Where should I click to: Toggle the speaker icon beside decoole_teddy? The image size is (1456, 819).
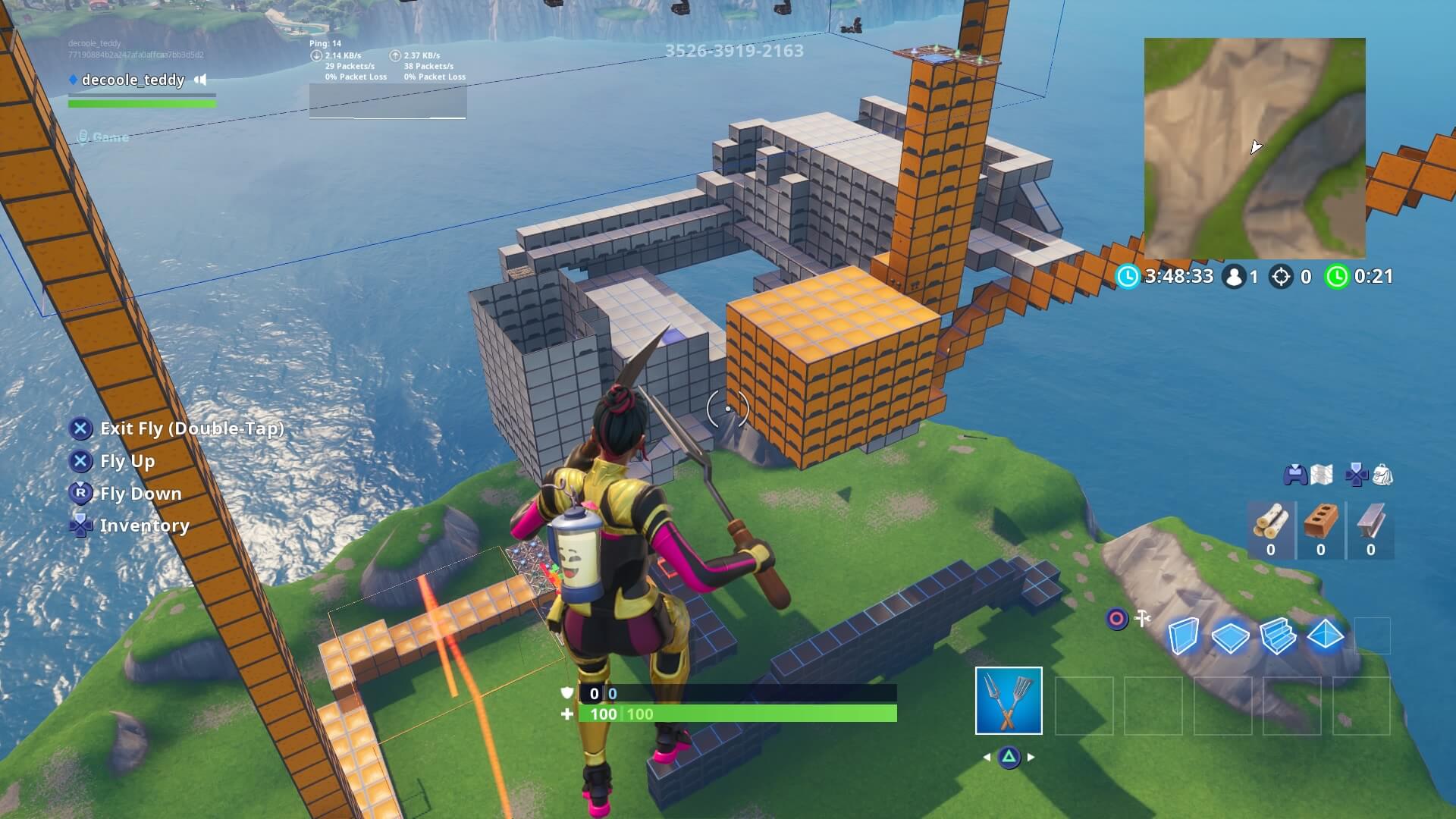coord(200,80)
